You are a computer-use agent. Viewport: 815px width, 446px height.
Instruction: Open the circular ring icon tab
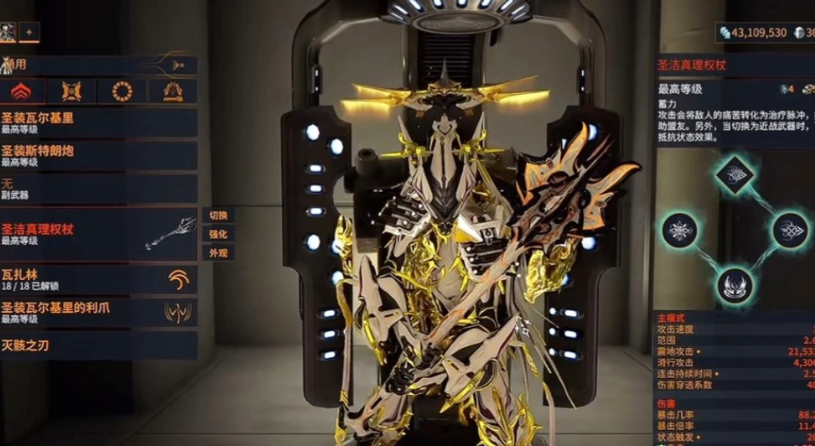(x=123, y=92)
